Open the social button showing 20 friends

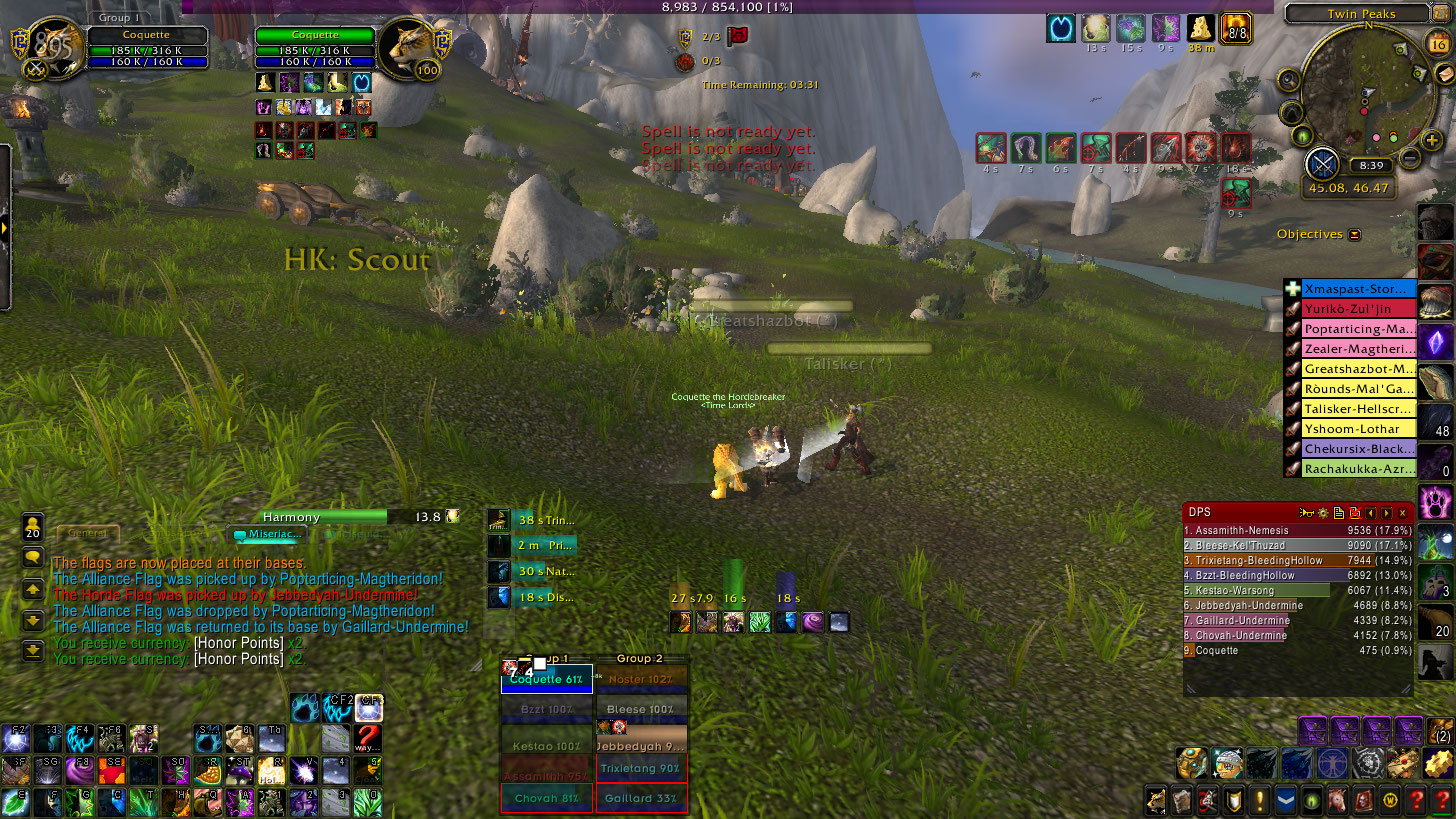[x=33, y=527]
